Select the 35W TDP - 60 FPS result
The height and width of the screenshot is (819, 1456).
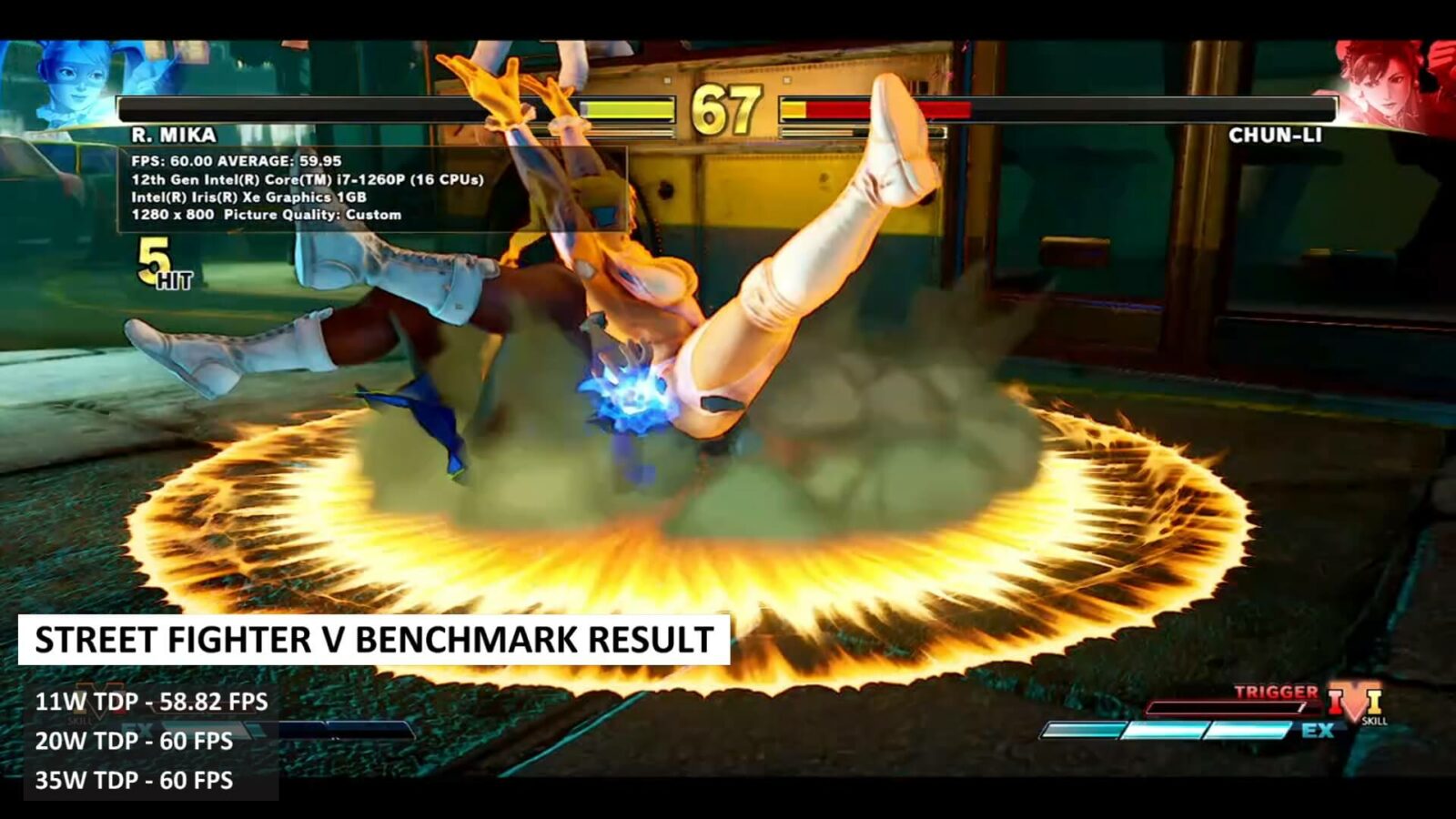pyautogui.click(x=135, y=781)
